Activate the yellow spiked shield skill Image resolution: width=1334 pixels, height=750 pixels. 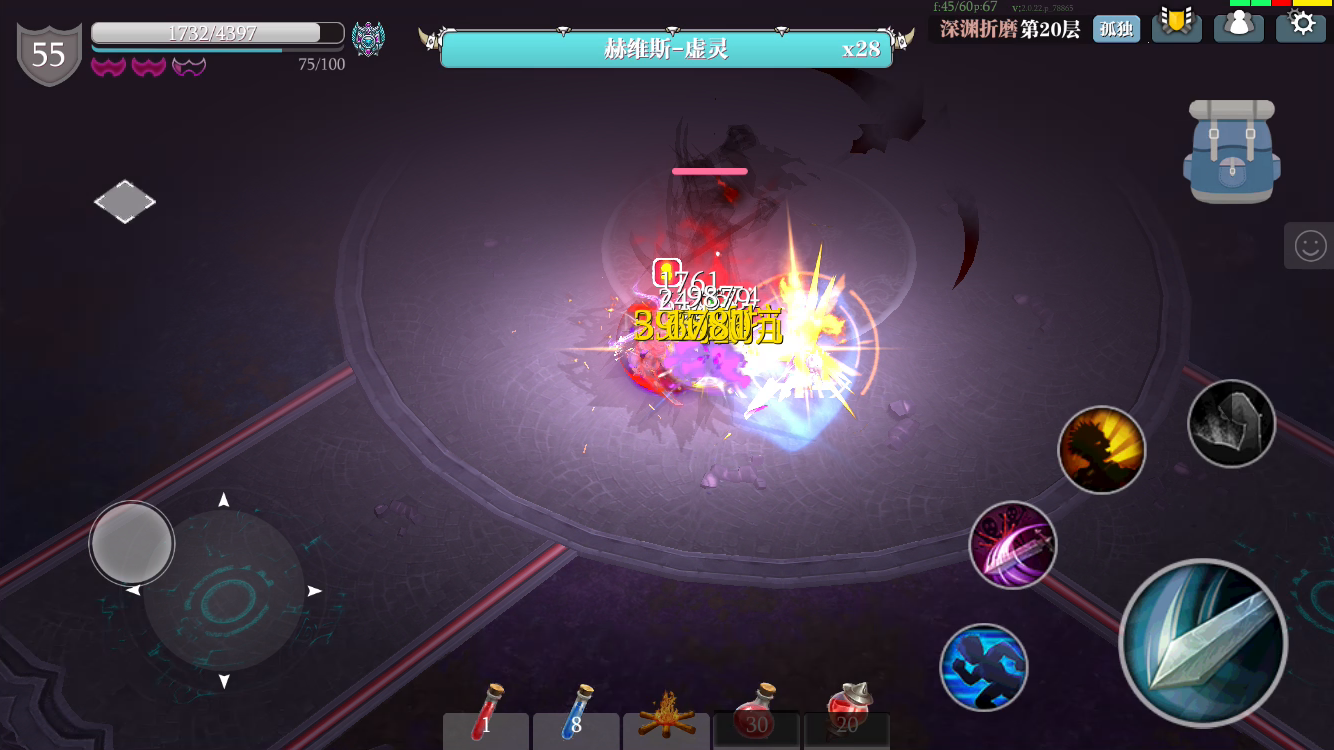(x=1102, y=450)
